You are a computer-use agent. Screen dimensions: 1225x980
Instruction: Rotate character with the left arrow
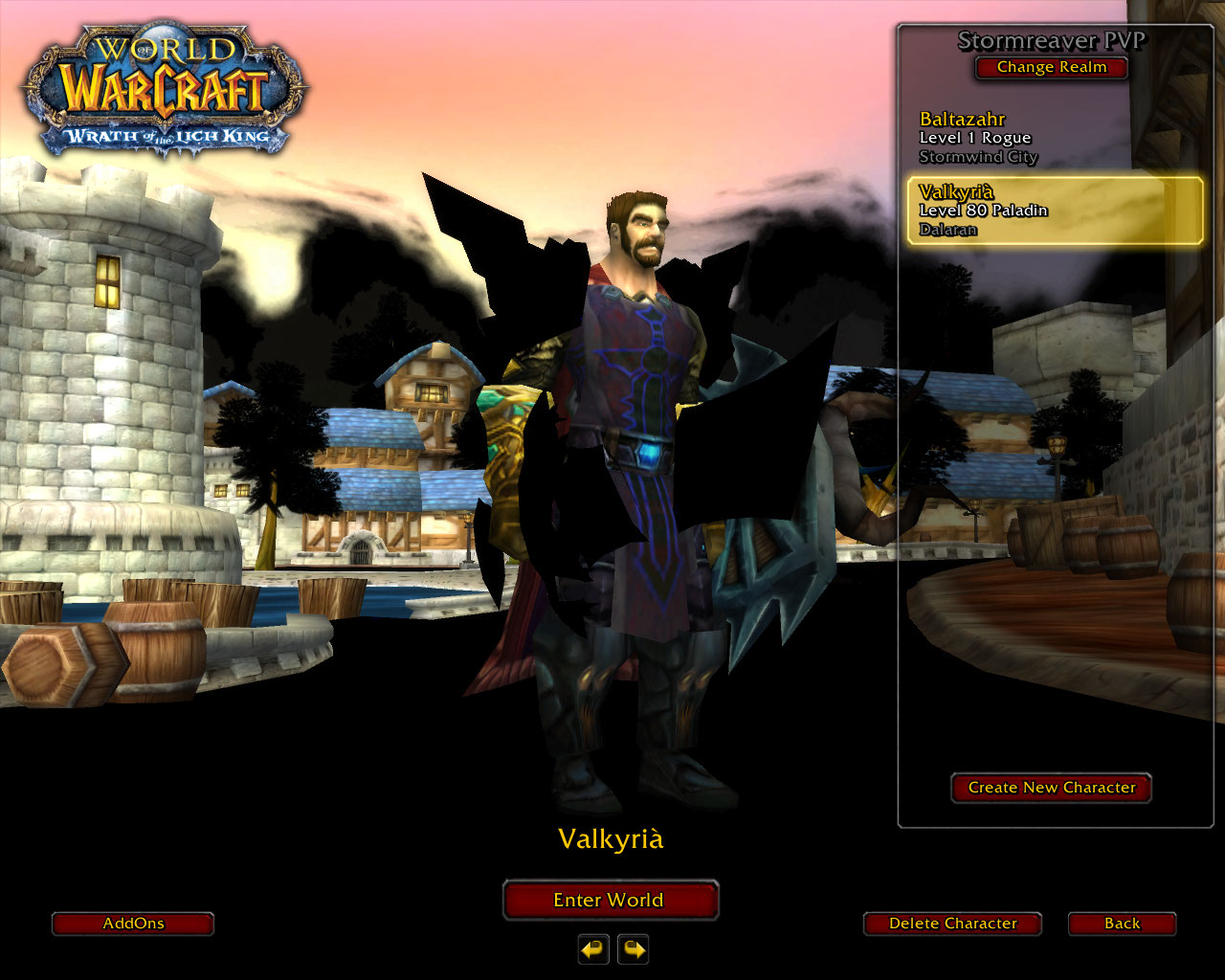593,949
